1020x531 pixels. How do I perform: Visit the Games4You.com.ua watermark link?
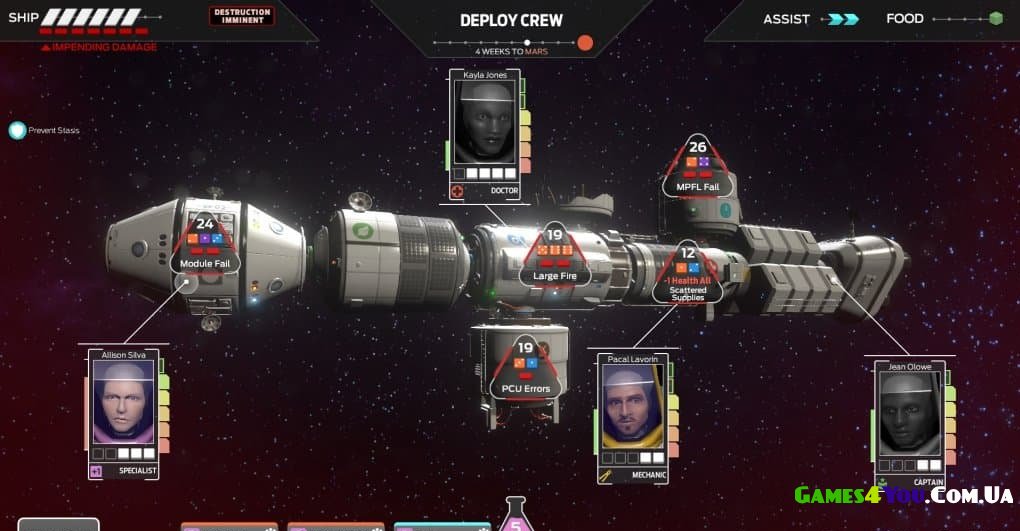[x=903, y=495]
